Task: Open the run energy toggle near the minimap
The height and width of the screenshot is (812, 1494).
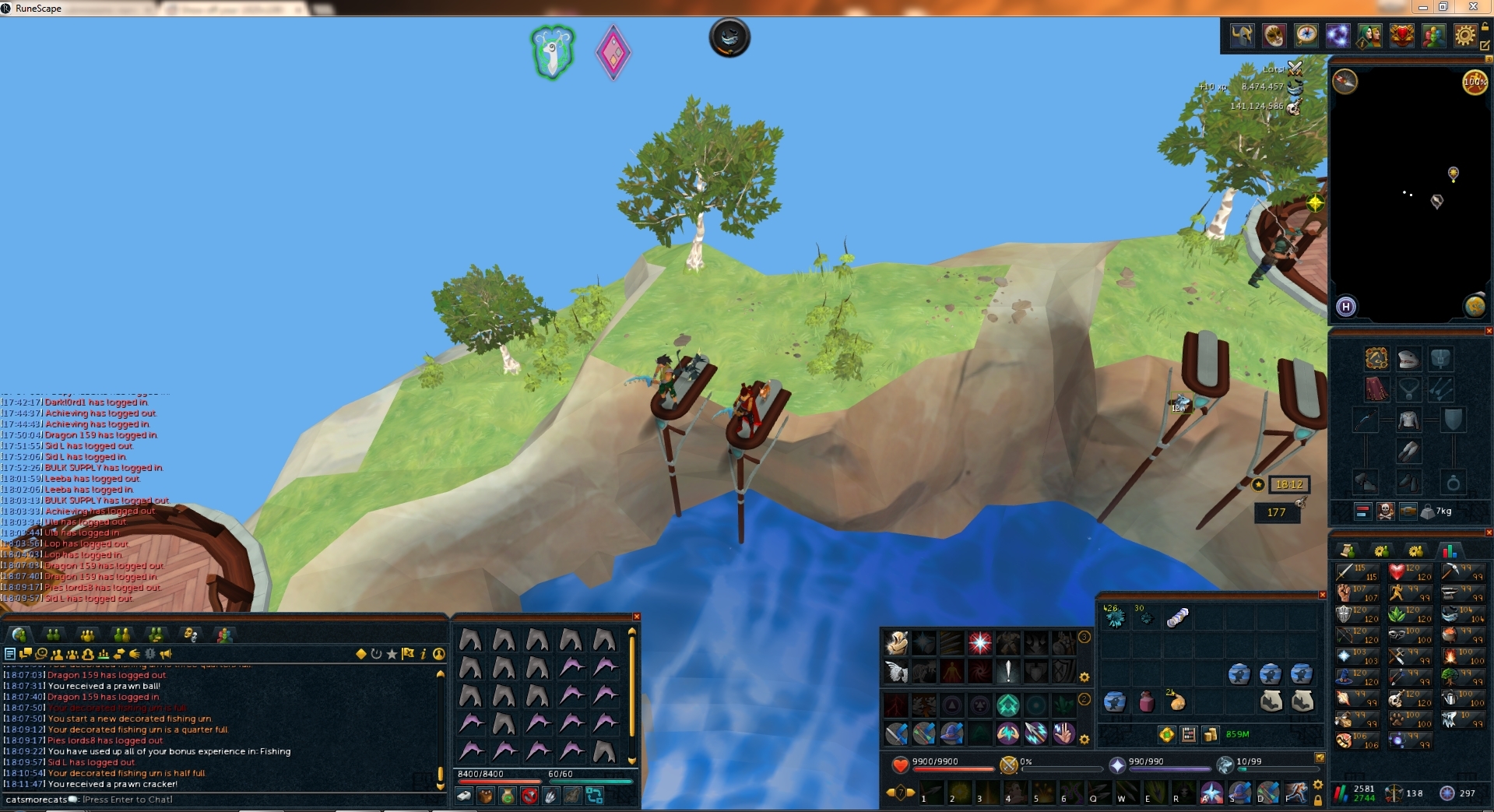Action: click(1478, 82)
